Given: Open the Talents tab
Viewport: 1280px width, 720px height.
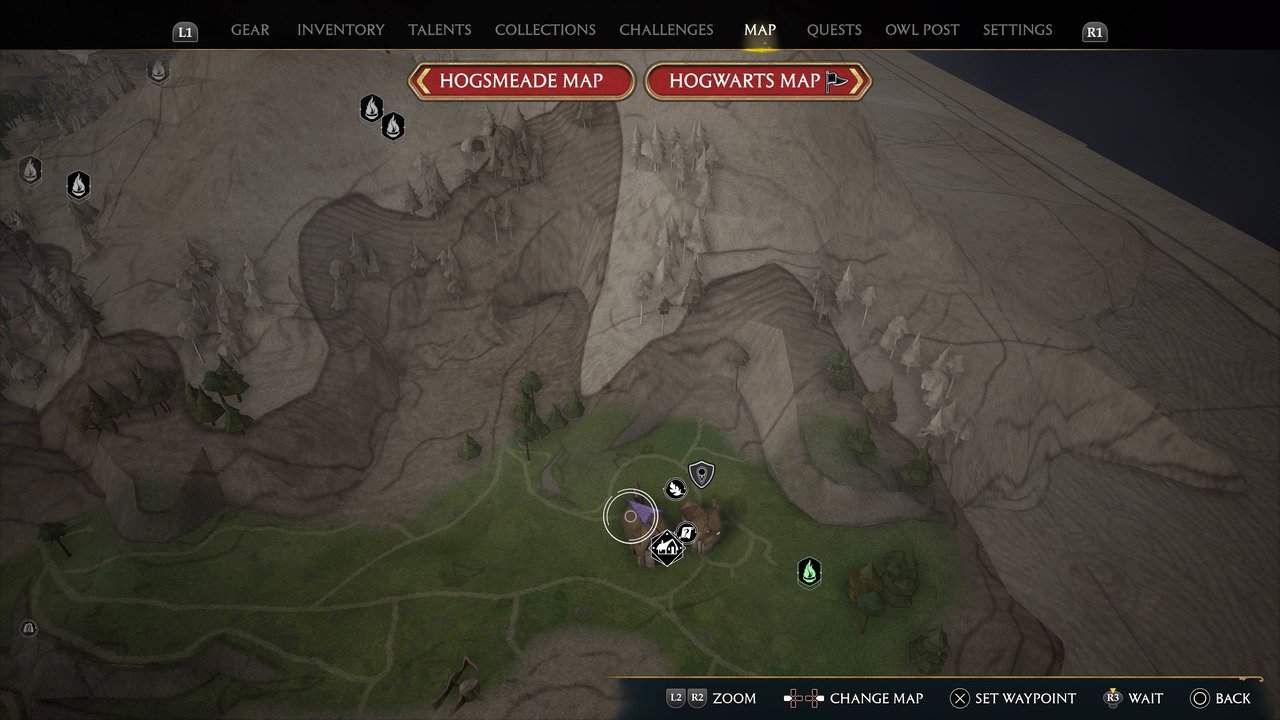Looking at the screenshot, I should click(x=439, y=30).
